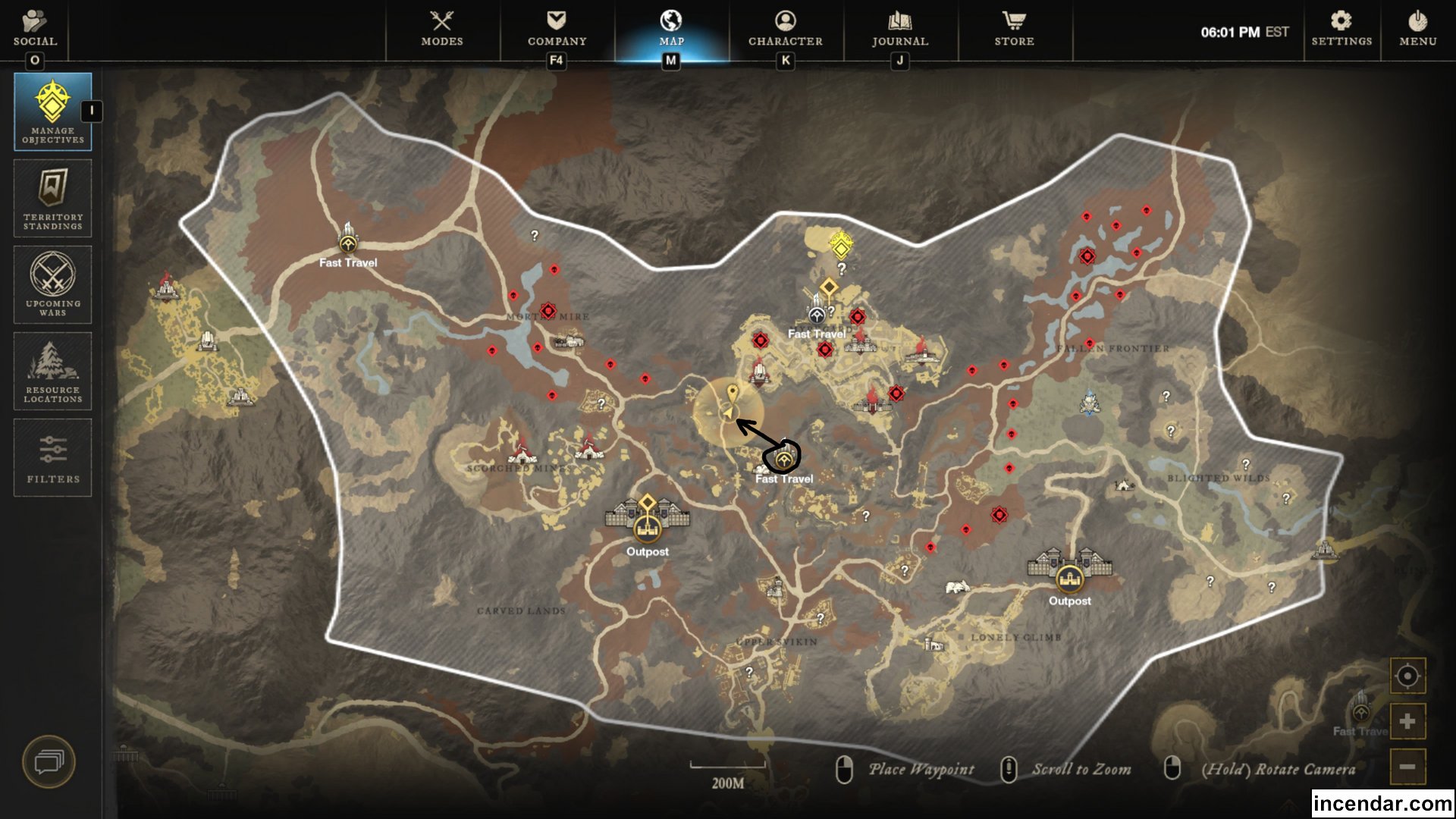Switch to the Character screen

point(785,30)
